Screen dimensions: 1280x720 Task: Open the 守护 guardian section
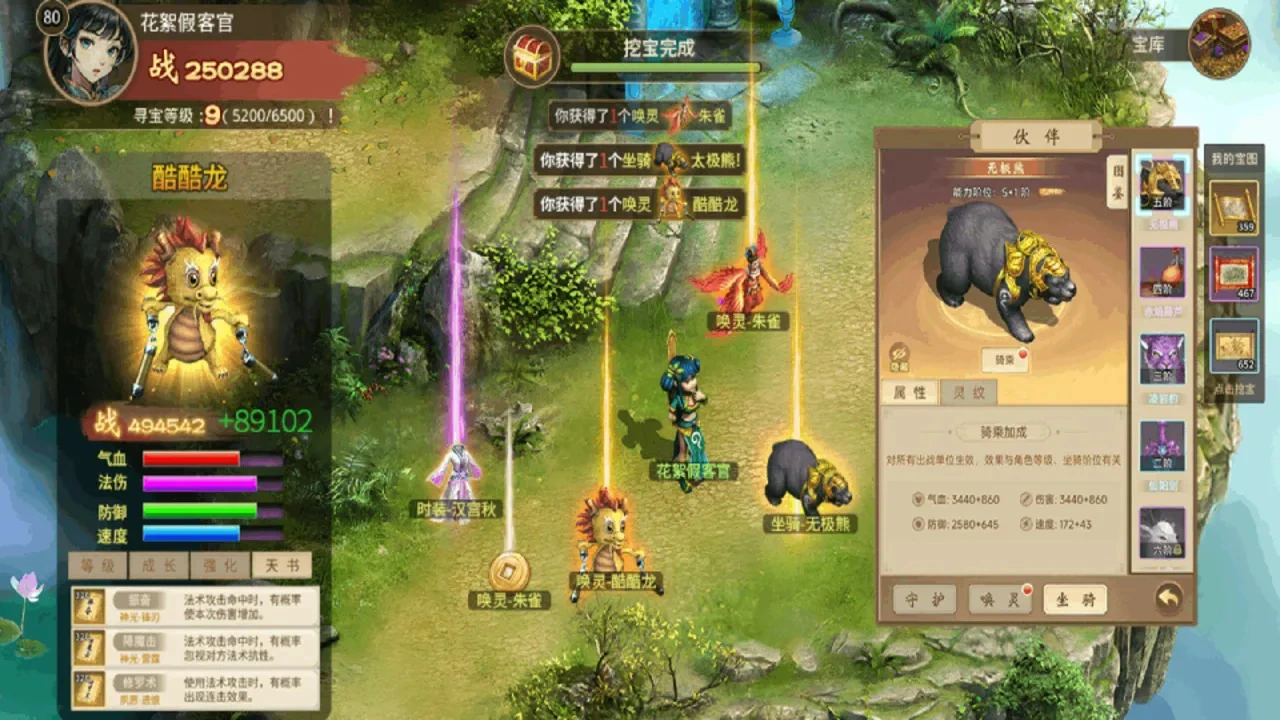click(x=924, y=599)
